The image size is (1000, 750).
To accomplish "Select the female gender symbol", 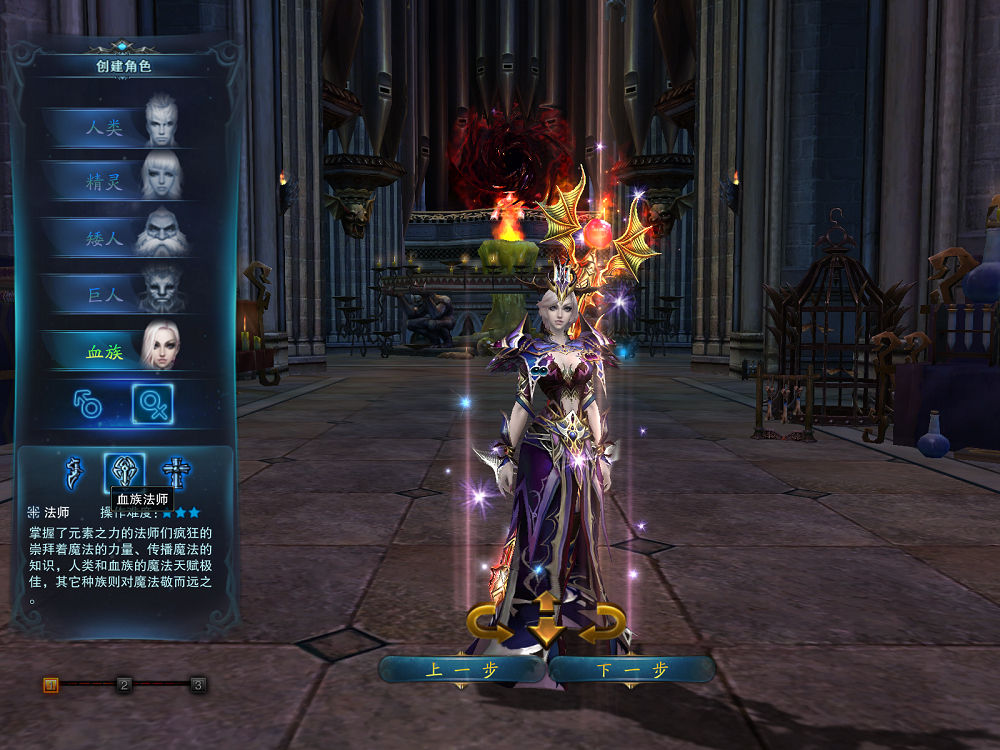I will pos(153,405).
